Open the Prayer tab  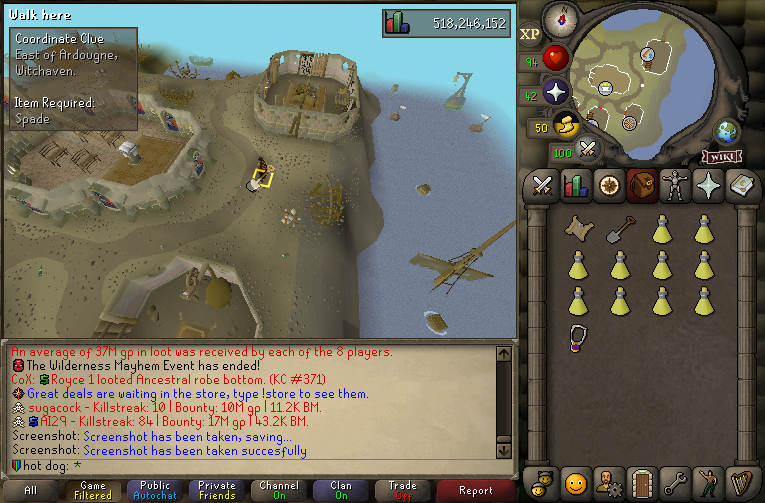(x=708, y=186)
